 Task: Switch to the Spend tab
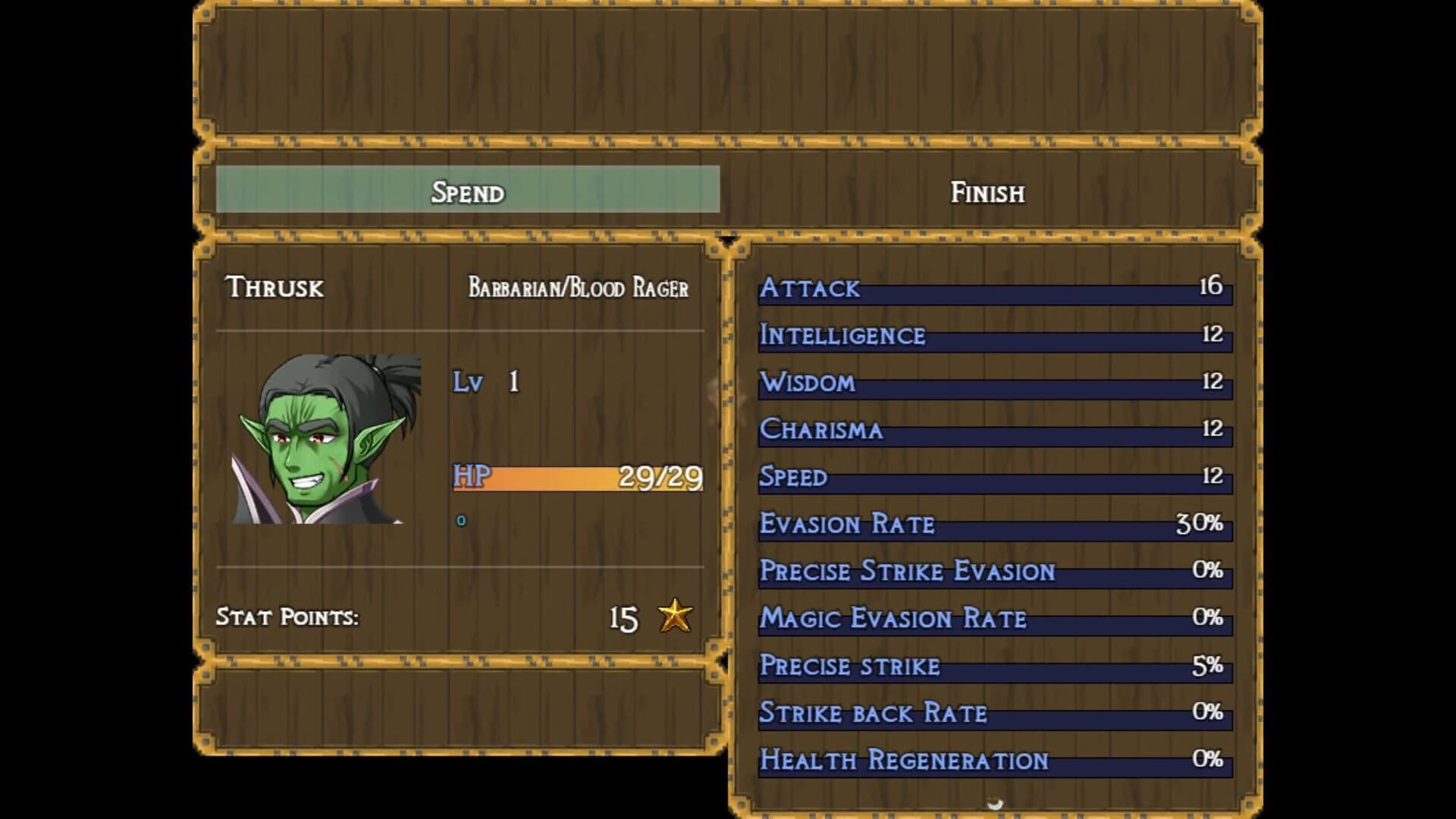[x=468, y=192]
